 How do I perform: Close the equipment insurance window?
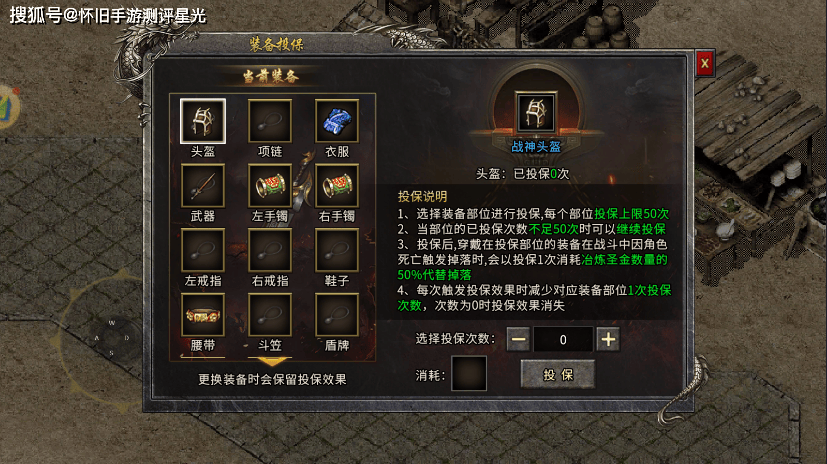(x=705, y=62)
